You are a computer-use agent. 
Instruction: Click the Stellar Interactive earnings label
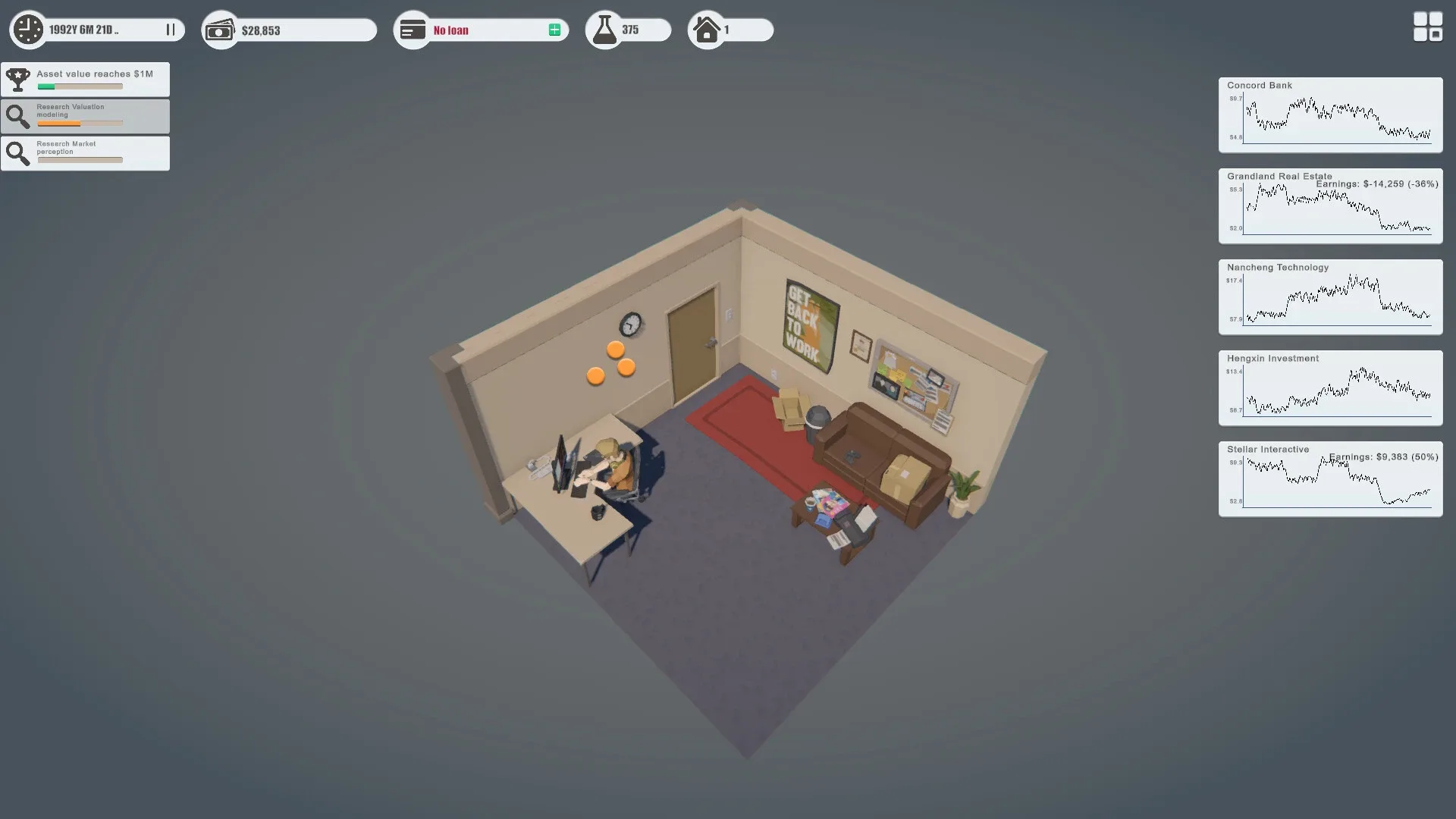[1382, 457]
